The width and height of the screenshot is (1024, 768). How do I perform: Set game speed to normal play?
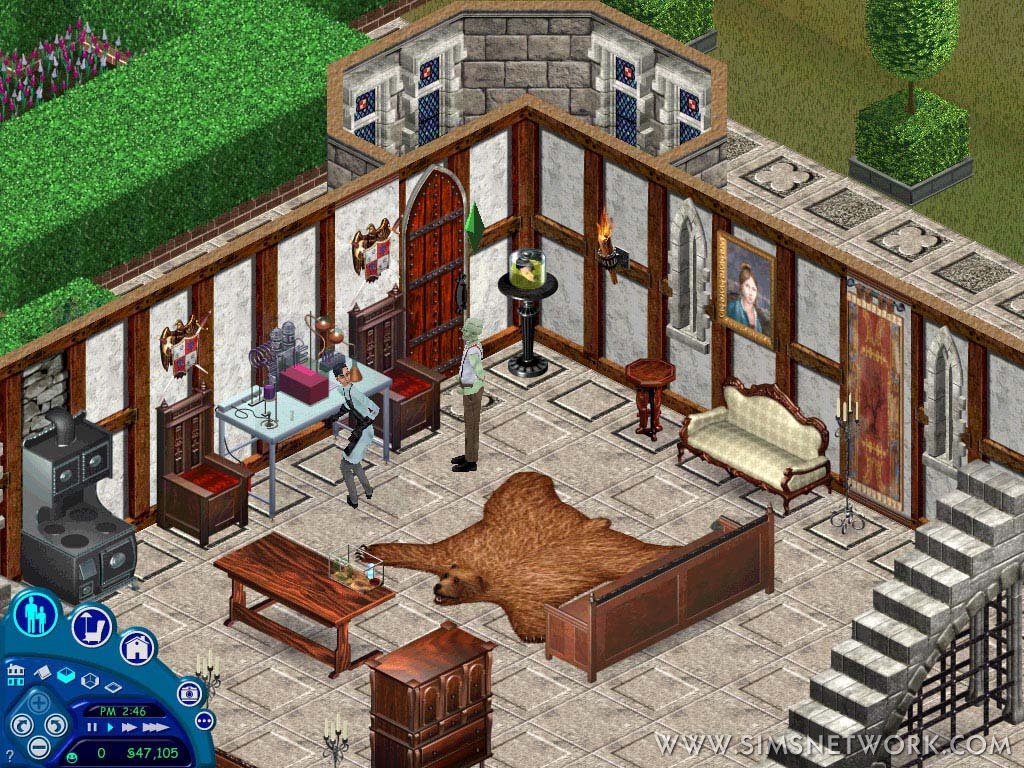[x=108, y=728]
